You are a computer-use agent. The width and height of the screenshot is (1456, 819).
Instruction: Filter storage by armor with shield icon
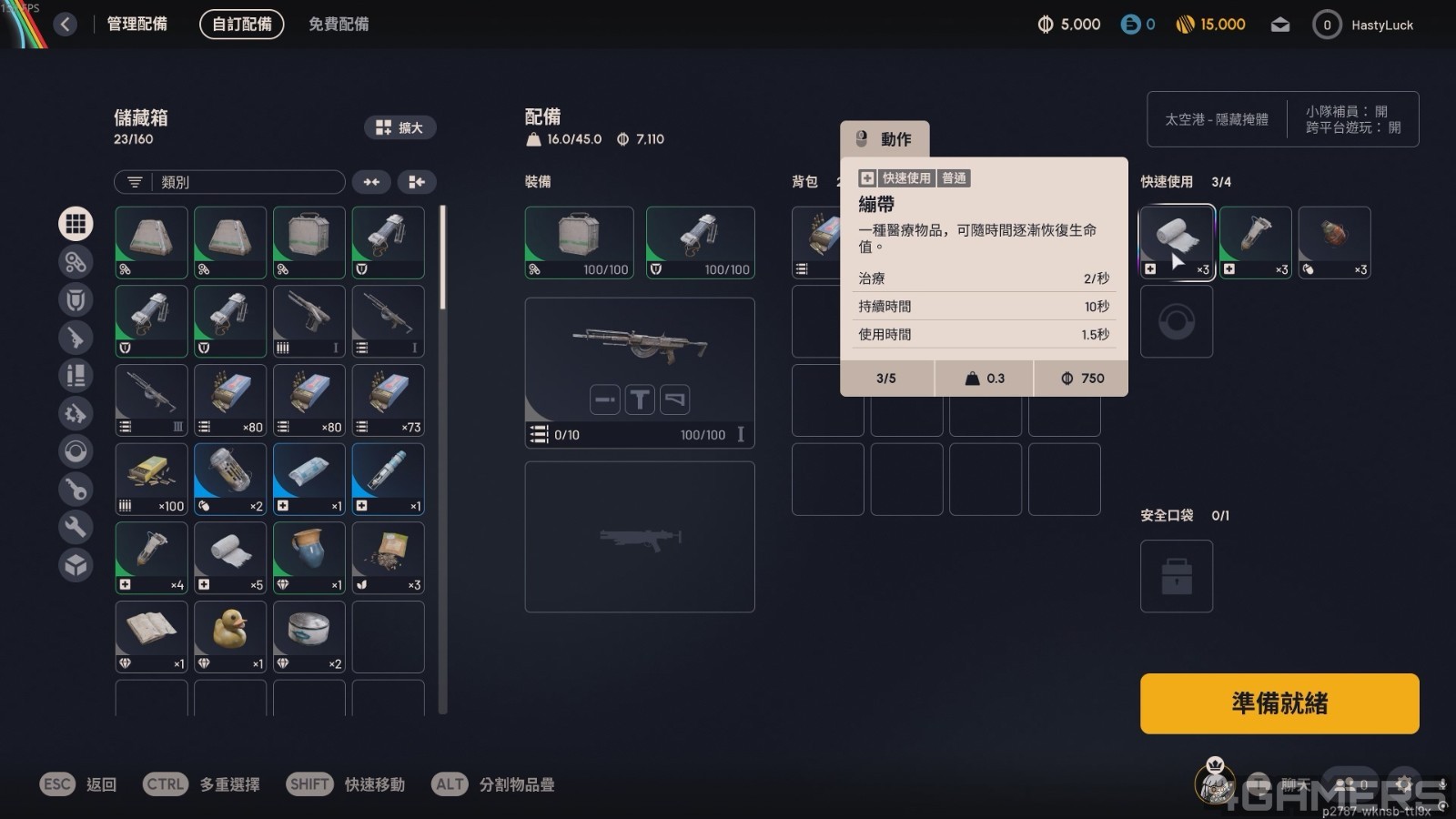(76, 300)
